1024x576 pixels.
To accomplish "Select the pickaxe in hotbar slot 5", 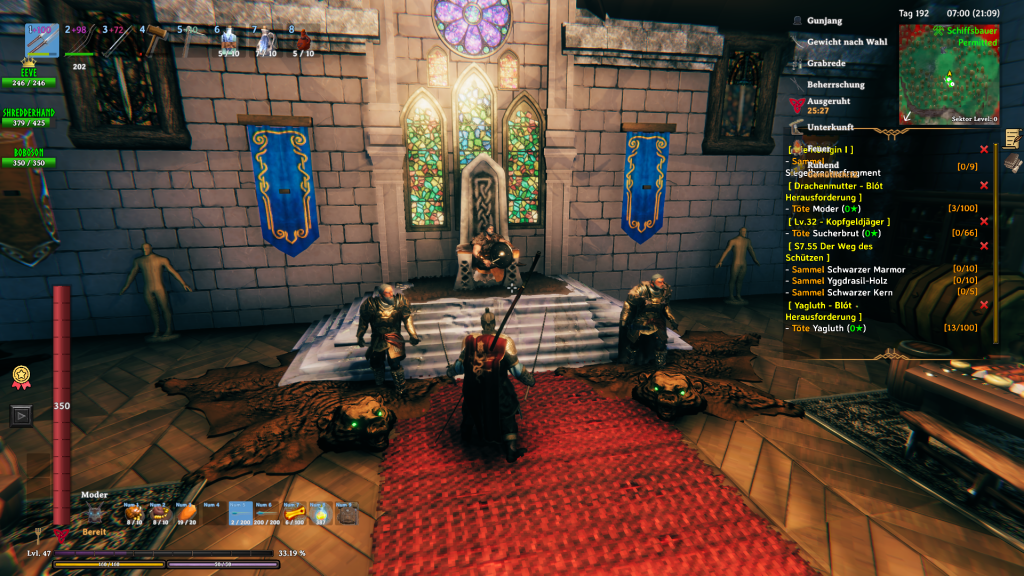I will [190, 40].
